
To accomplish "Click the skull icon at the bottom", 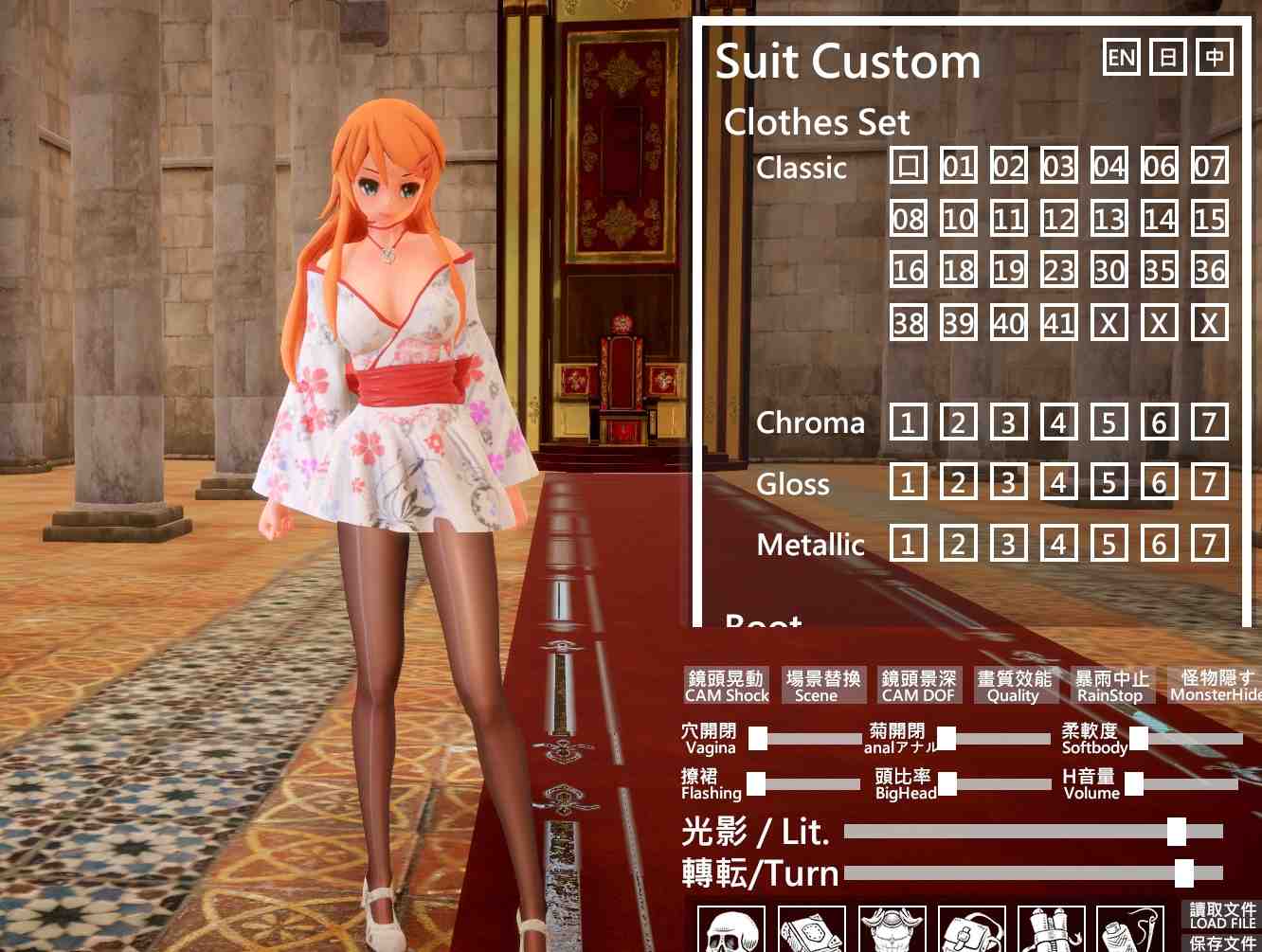I will (730, 931).
